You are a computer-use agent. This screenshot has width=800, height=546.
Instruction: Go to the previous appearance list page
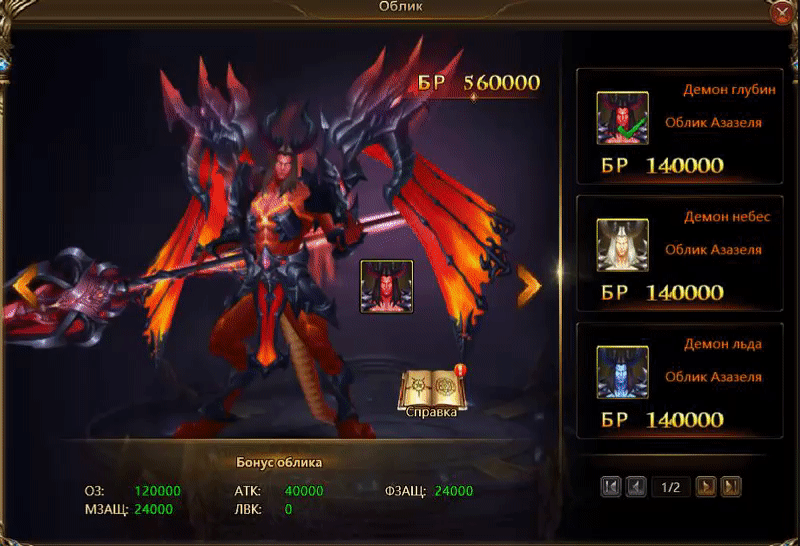[x=636, y=487]
